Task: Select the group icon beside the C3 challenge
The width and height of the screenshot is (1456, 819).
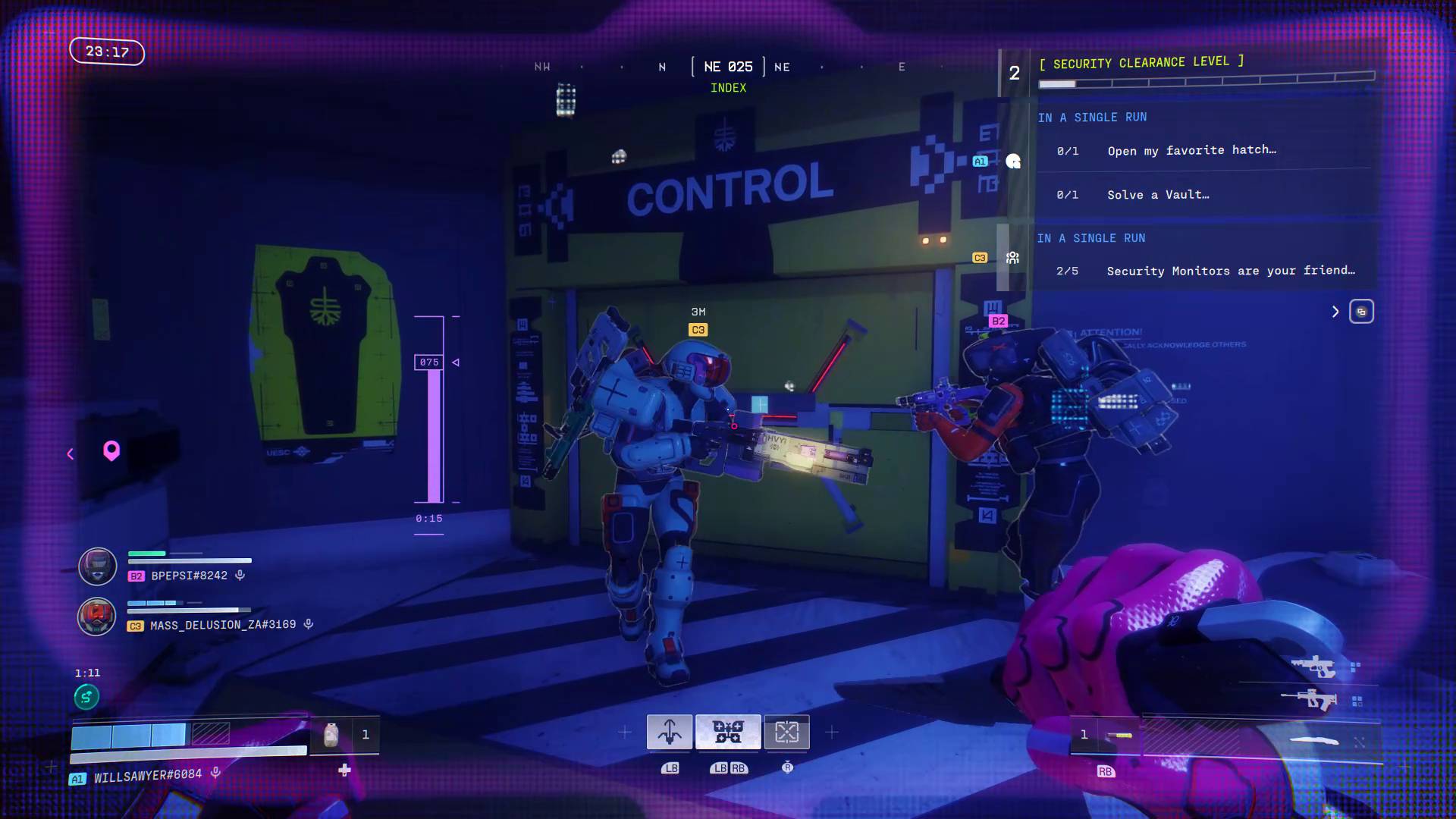Action: 1013,258
